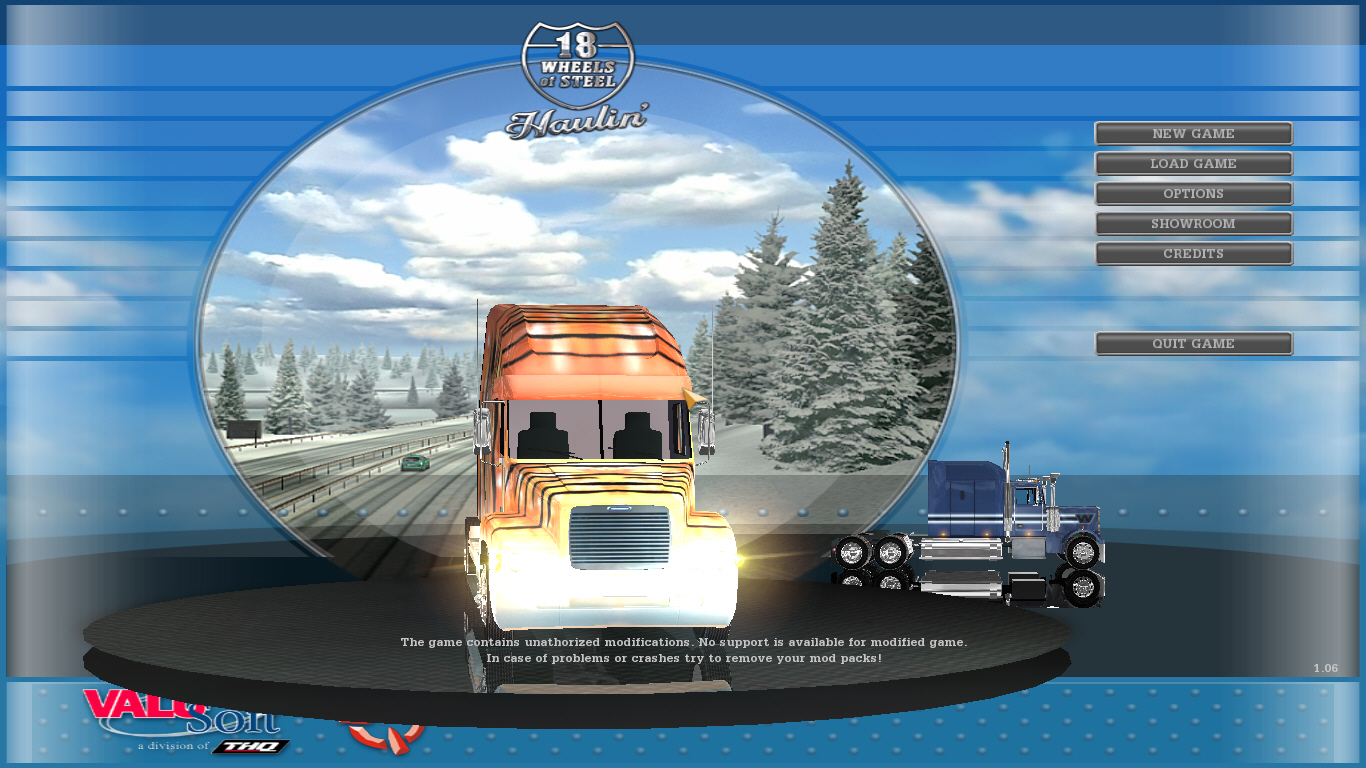View the Credits

pyautogui.click(x=1193, y=254)
